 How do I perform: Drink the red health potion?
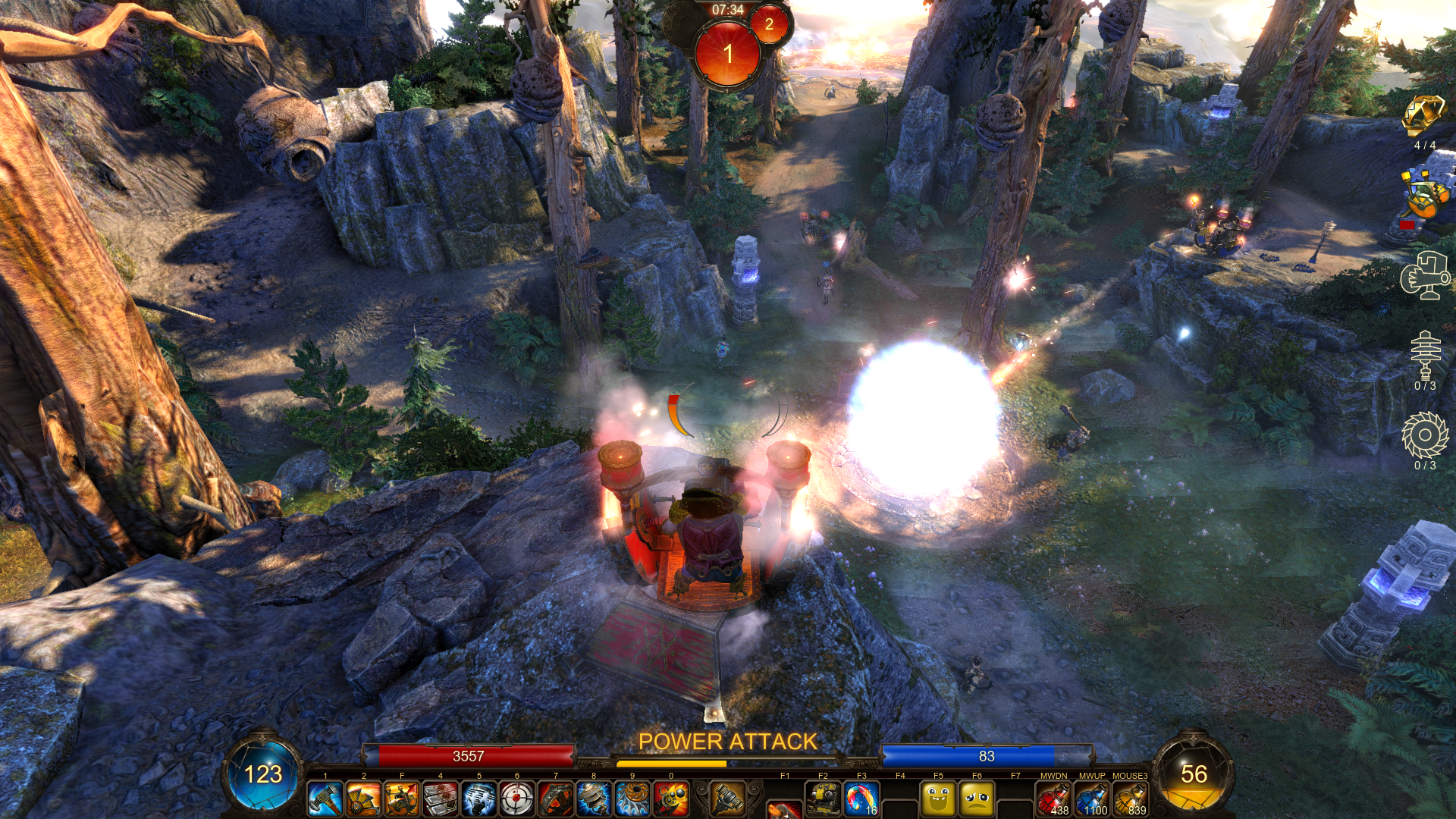[x=1053, y=799]
